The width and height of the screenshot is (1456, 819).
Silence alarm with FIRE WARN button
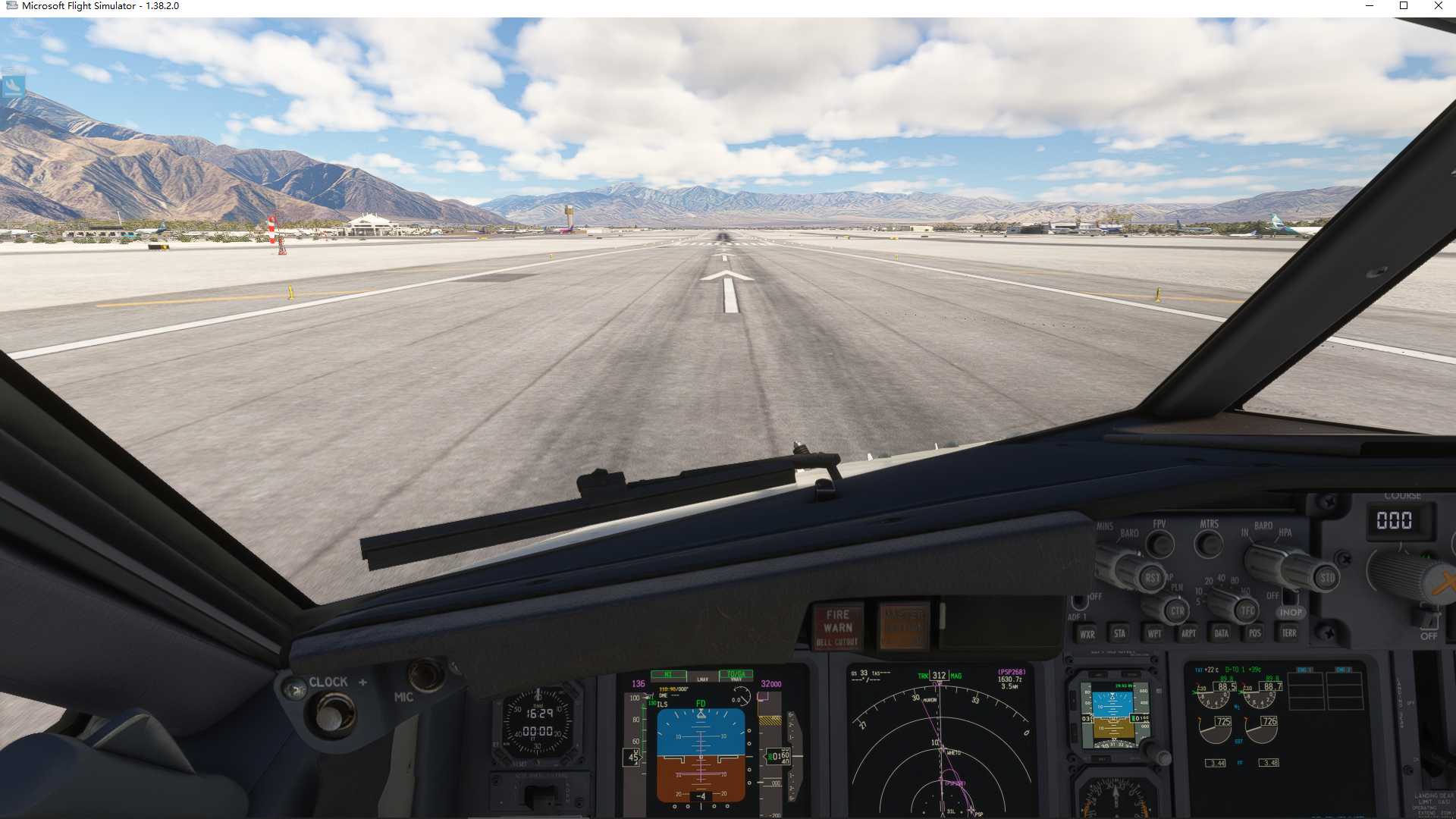(838, 628)
